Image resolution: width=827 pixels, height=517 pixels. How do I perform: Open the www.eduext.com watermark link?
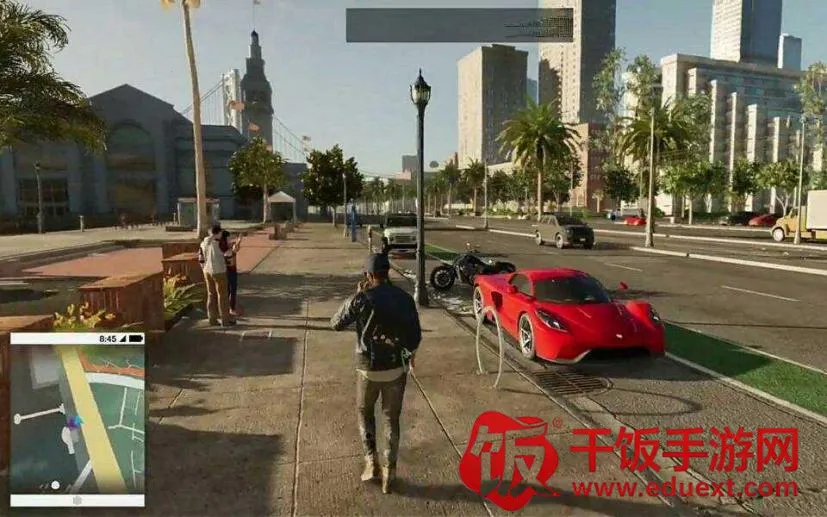(x=684, y=489)
